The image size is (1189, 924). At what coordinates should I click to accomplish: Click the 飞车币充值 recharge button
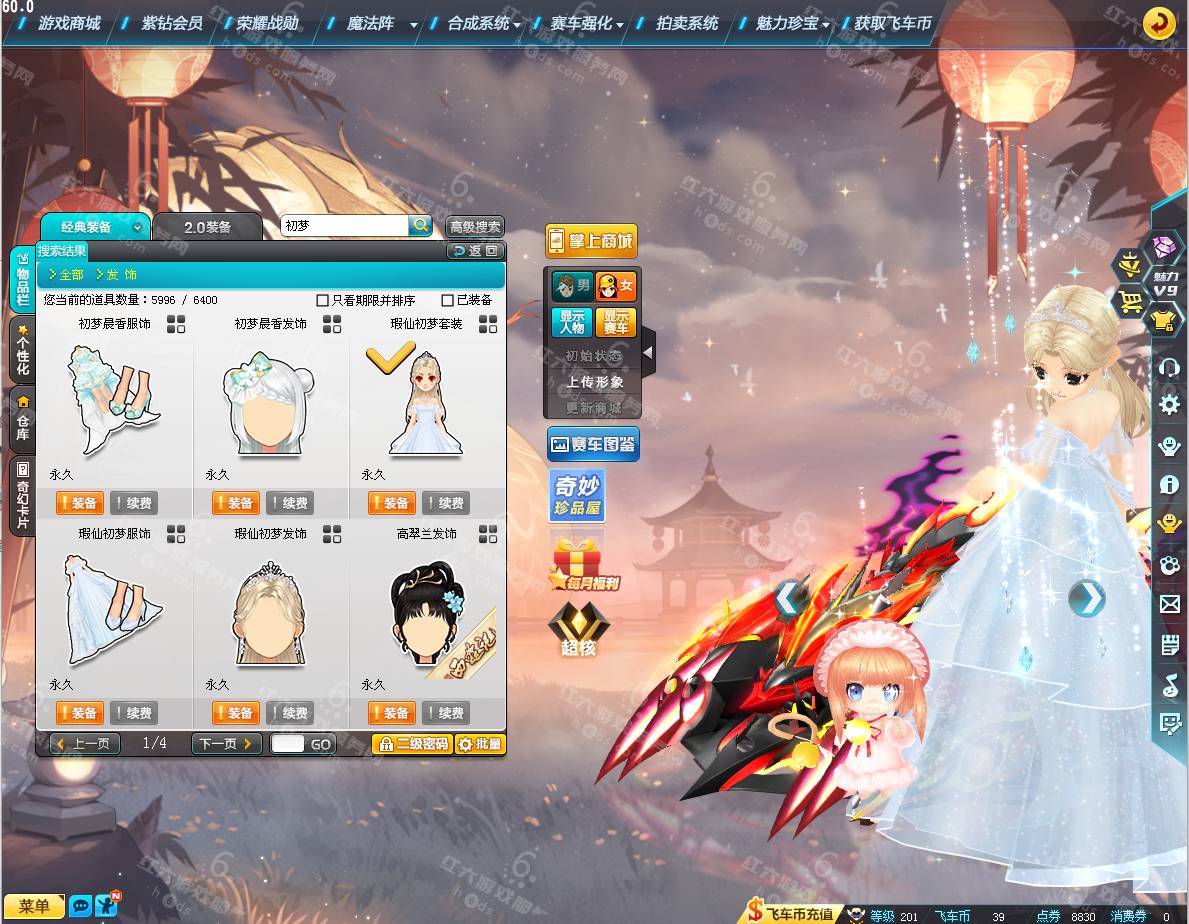point(790,914)
